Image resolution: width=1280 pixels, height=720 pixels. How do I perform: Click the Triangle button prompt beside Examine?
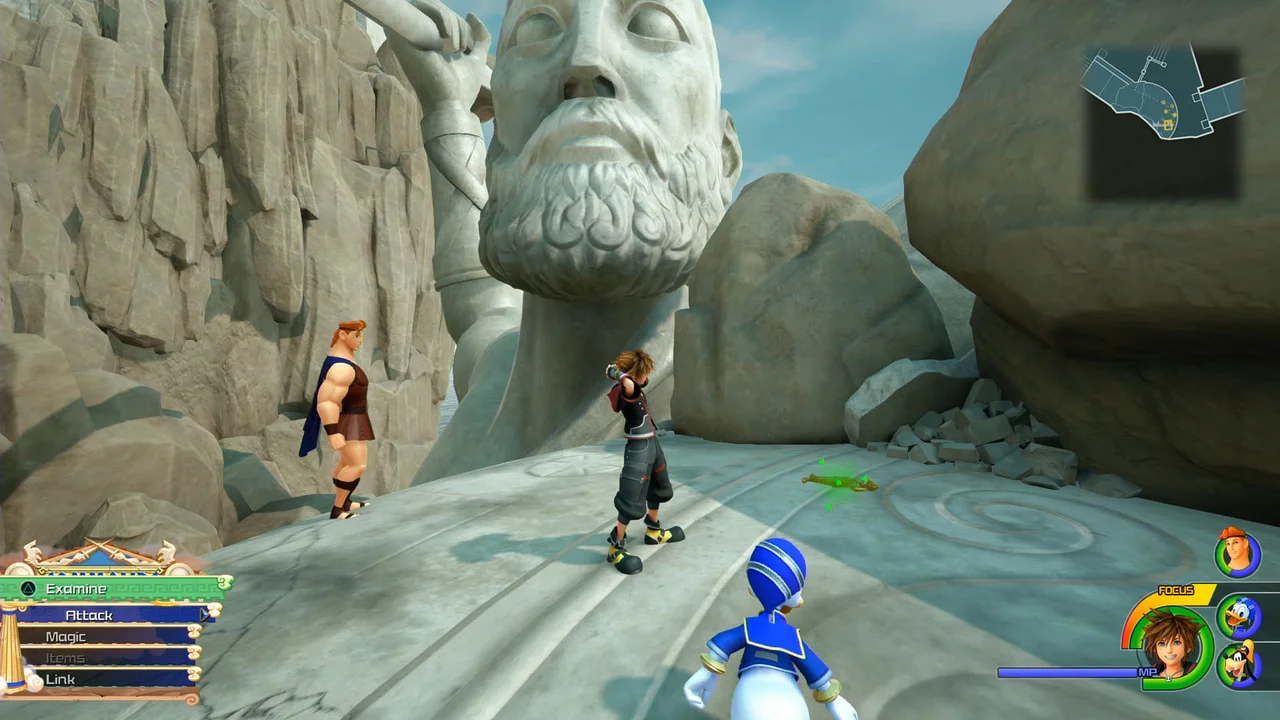point(27,589)
